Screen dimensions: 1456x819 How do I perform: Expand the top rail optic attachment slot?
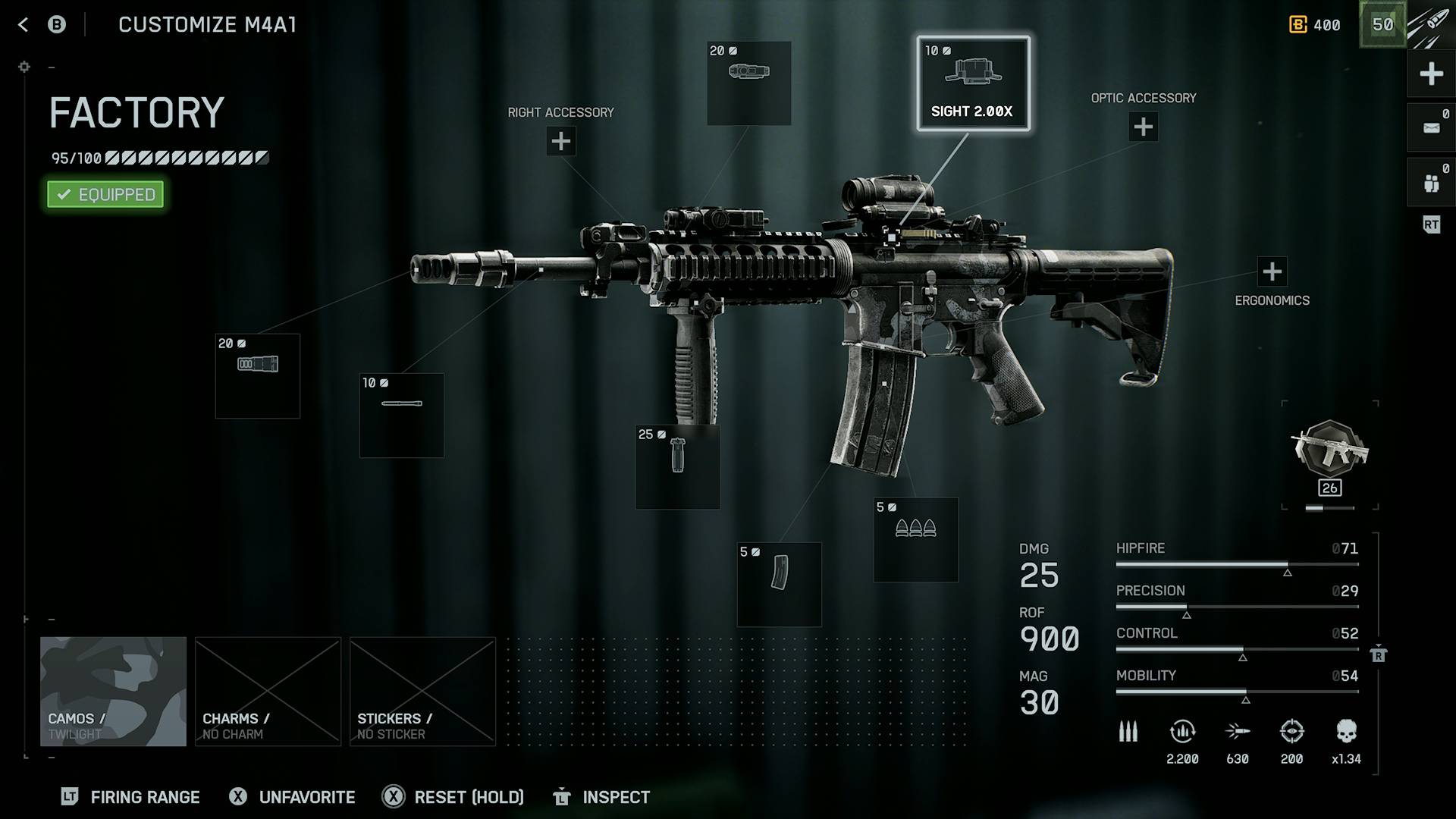click(748, 84)
